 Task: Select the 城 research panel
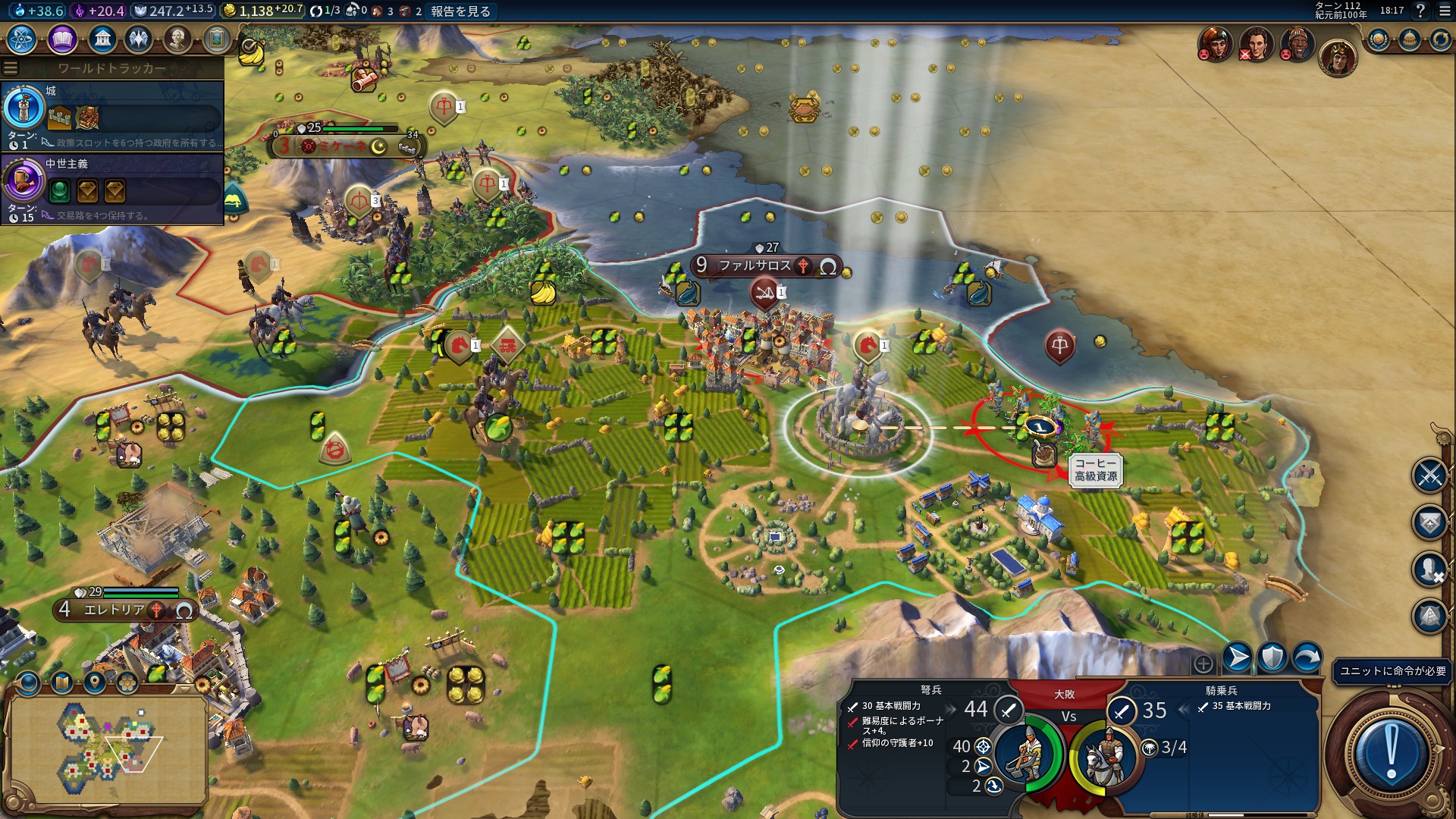click(x=112, y=115)
